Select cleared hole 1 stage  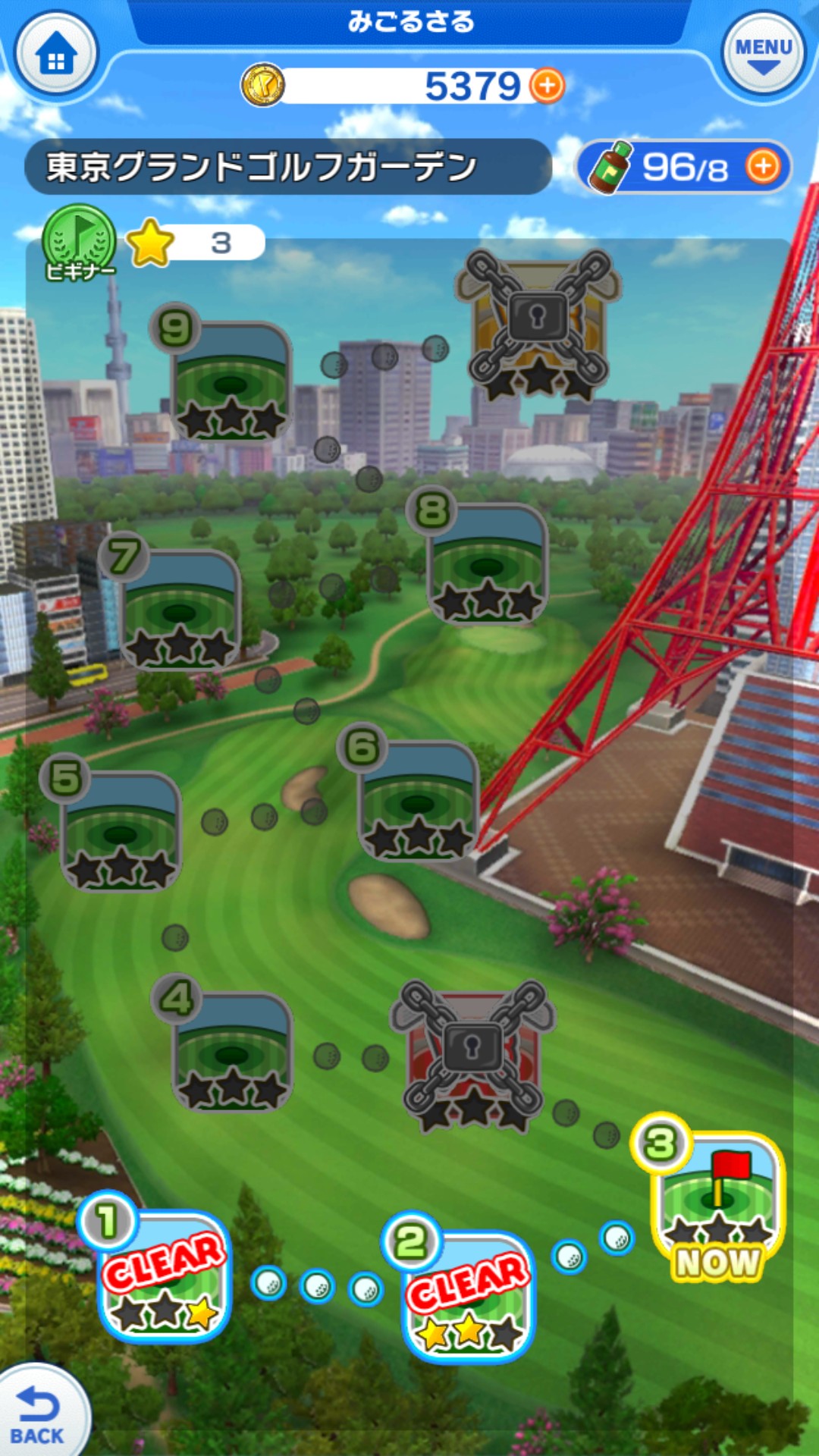[x=164, y=1274]
